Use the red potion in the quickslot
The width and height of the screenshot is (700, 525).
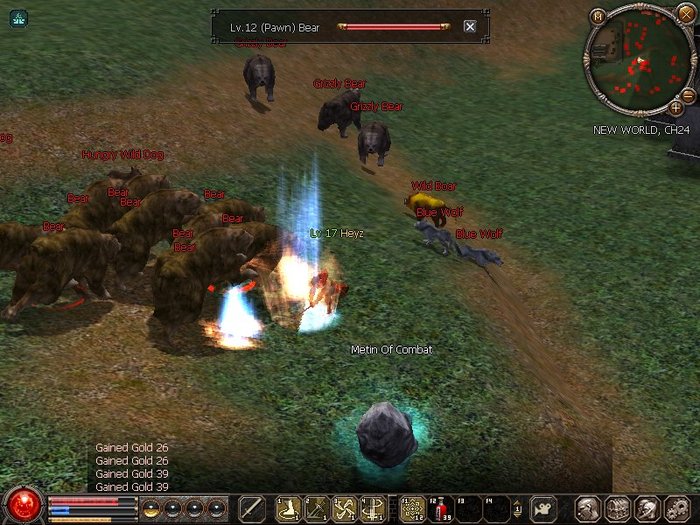pos(440,508)
